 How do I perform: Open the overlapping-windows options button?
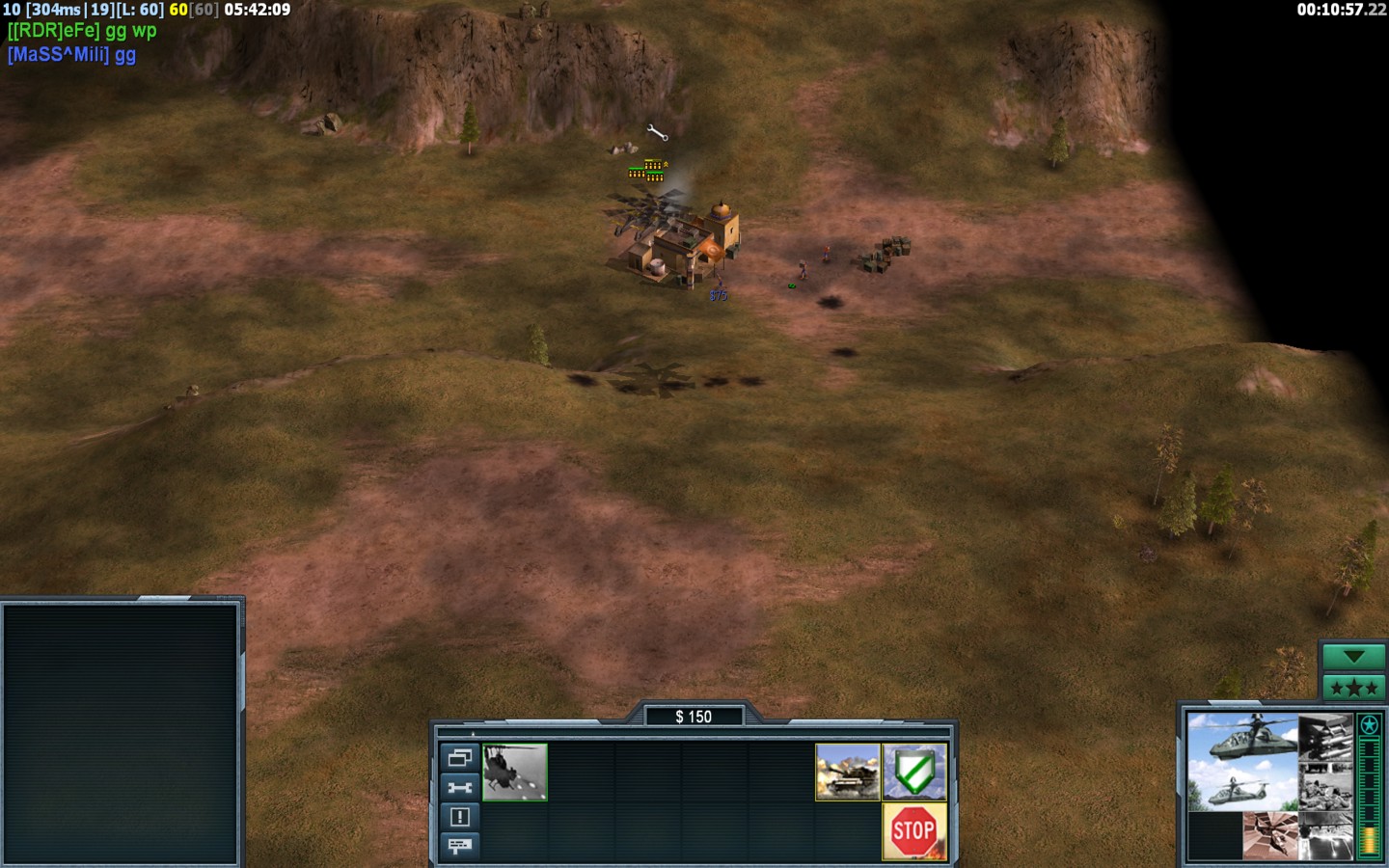click(459, 758)
